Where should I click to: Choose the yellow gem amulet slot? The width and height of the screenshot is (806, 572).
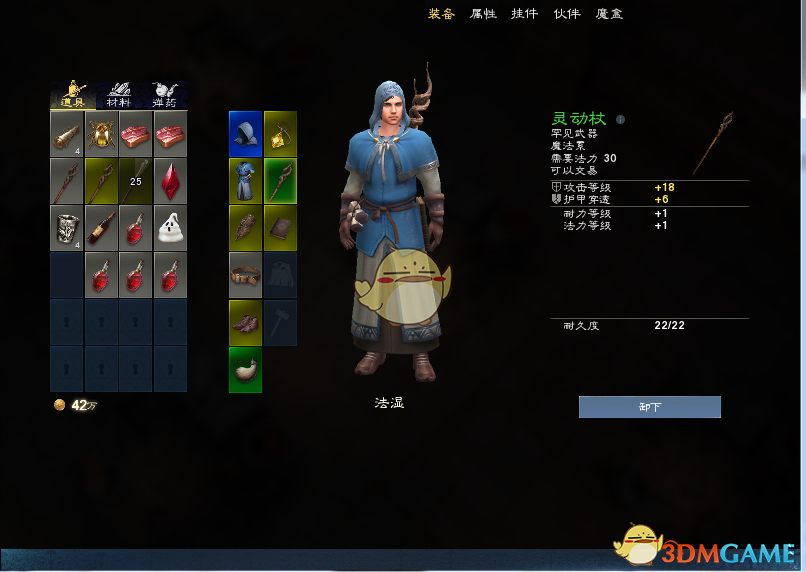280,133
